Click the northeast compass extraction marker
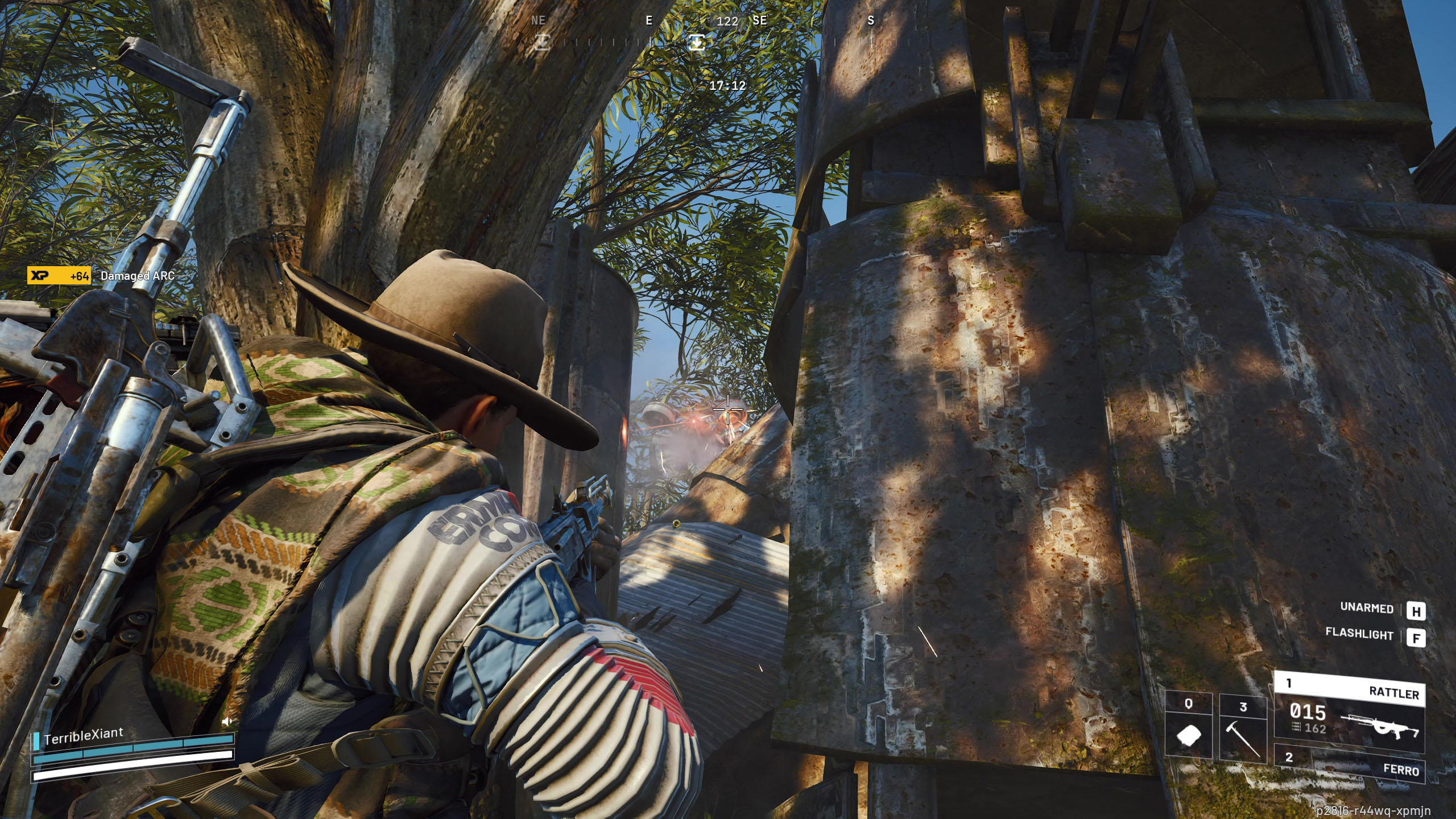This screenshot has height=819, width=1456. point(542,42)
